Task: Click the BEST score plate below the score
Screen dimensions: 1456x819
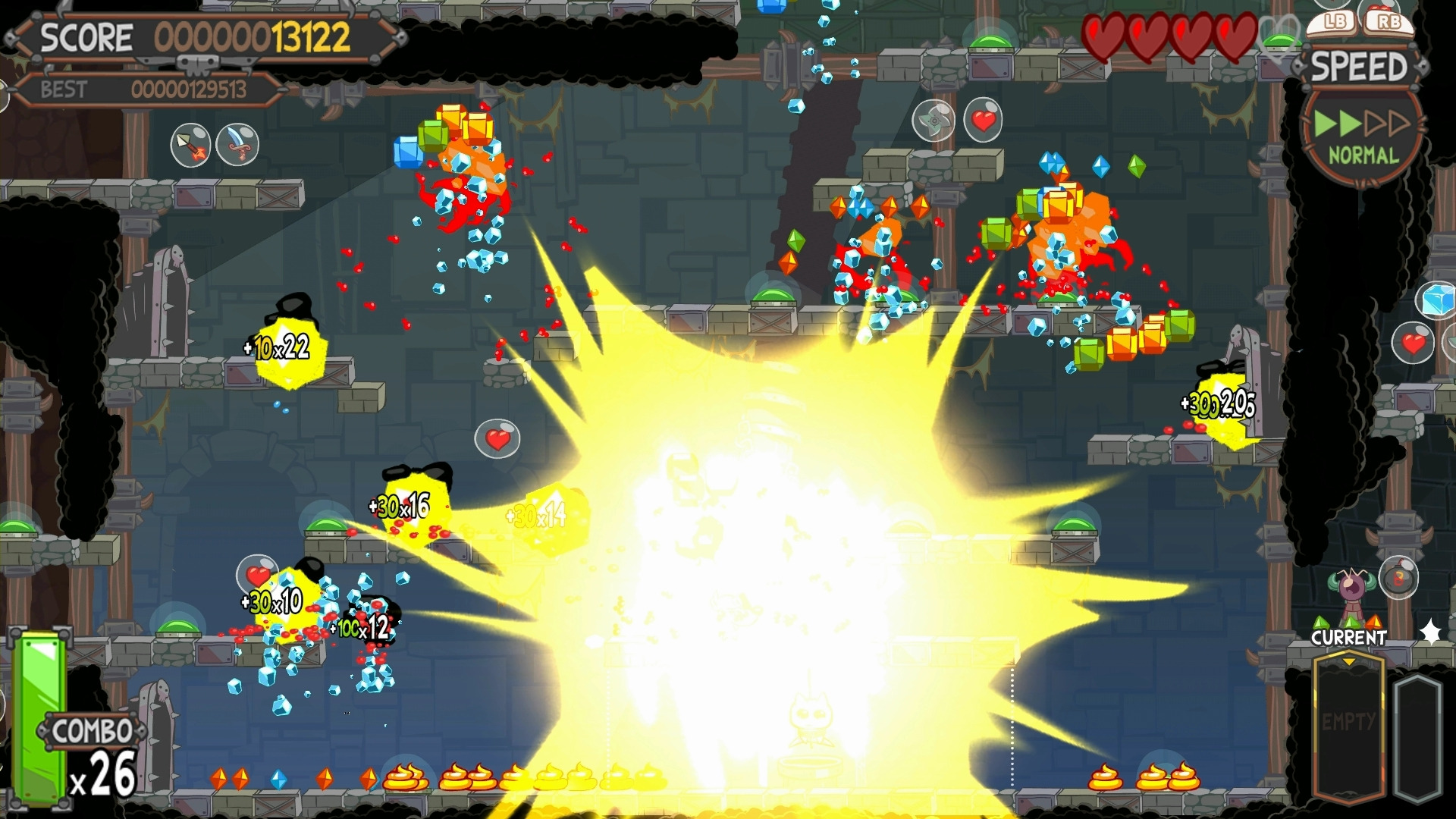Action: (x=144, y=89)
